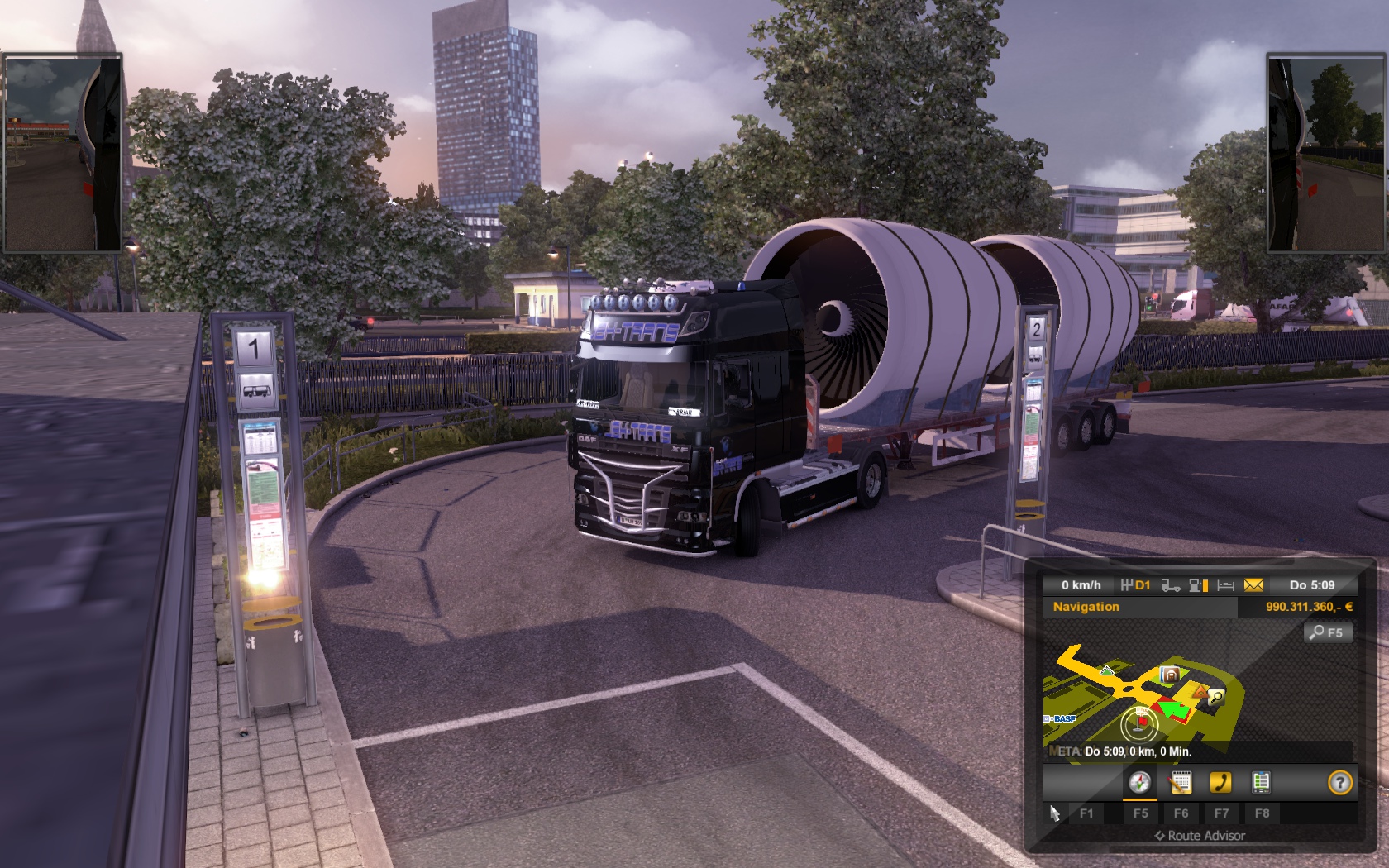Click the left side mirror view
This screenshot has height=868, width=1389.
pos(63,153)
